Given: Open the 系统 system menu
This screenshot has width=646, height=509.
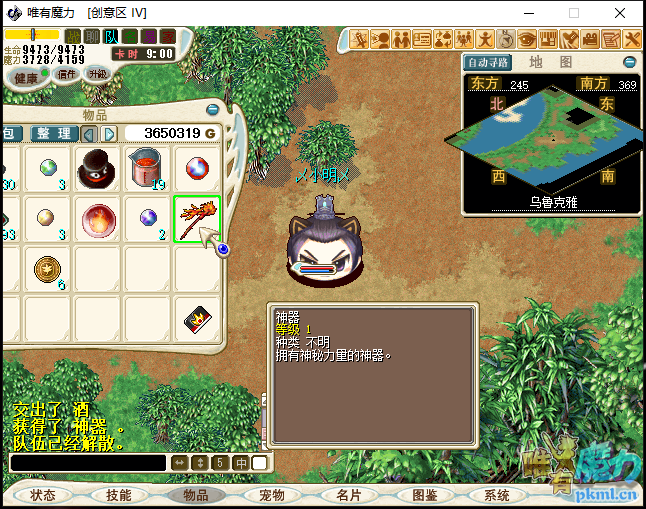Looking at the screenshot, I should tap(497, 495).
